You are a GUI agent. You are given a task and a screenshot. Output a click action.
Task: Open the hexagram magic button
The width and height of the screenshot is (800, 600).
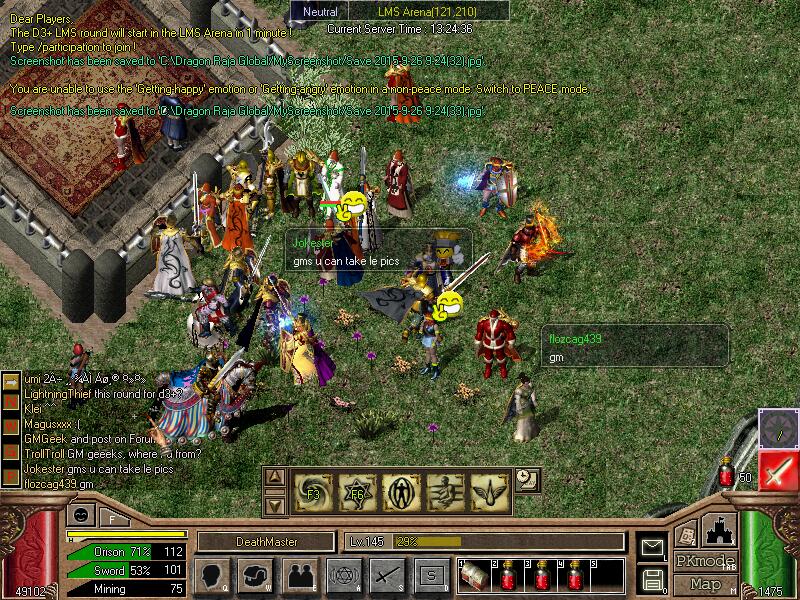[x=342, y=574]
